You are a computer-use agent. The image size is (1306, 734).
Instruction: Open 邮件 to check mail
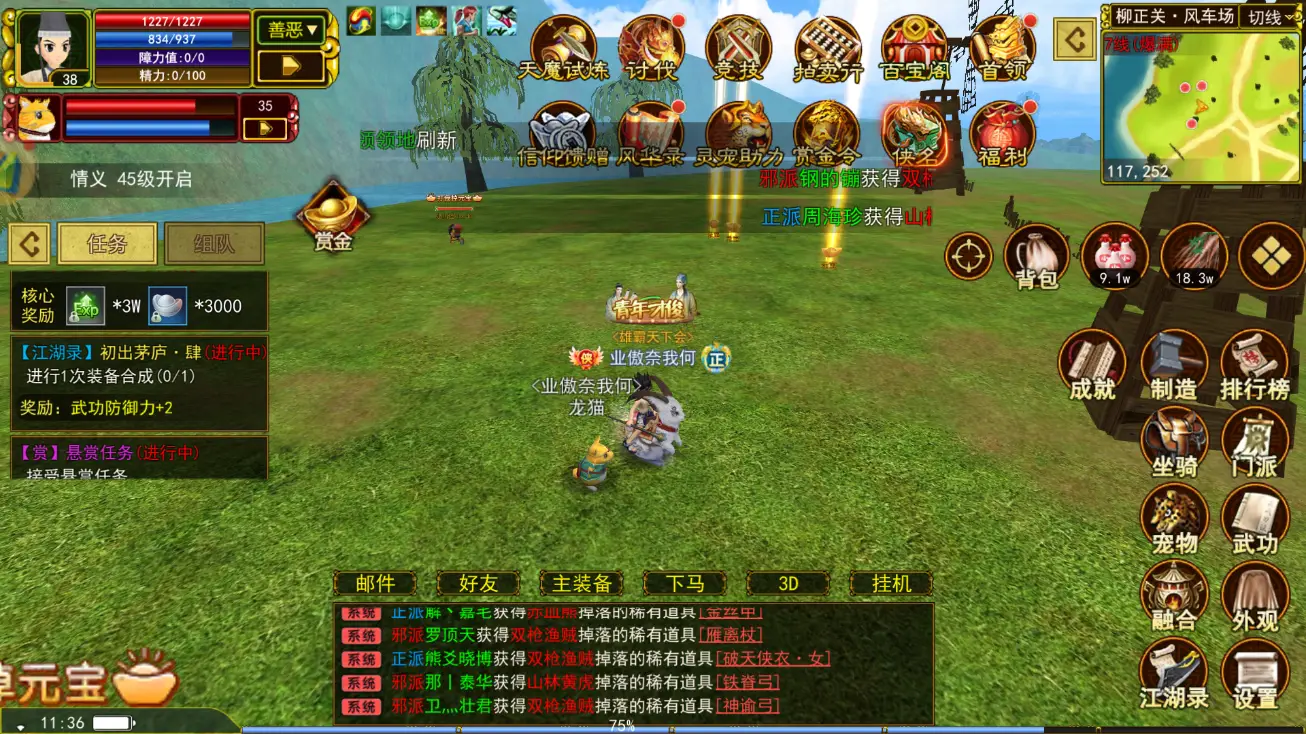coord(373,582)
